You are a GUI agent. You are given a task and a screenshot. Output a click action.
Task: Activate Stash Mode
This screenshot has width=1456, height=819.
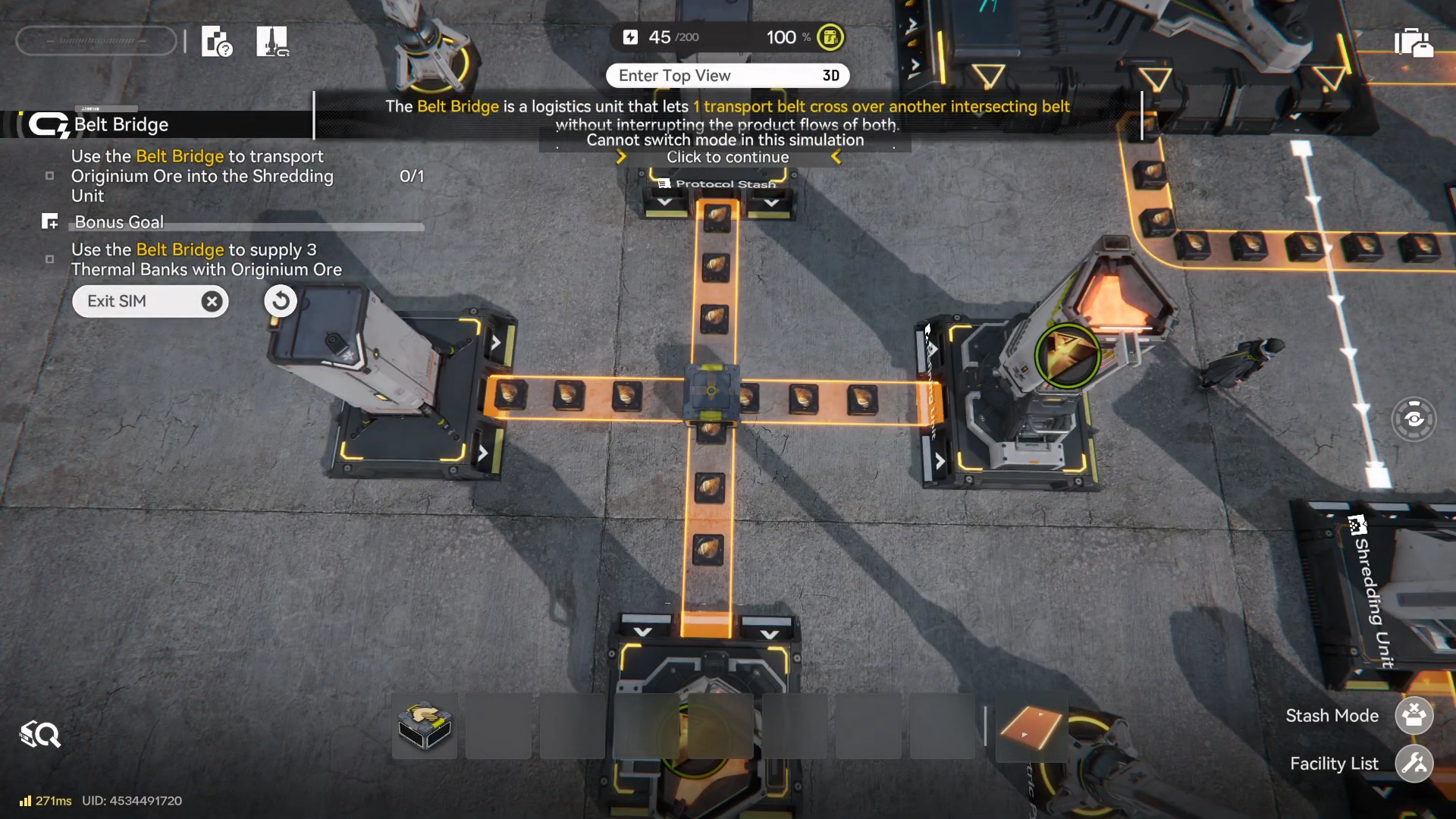click(x=1414, y=715)
